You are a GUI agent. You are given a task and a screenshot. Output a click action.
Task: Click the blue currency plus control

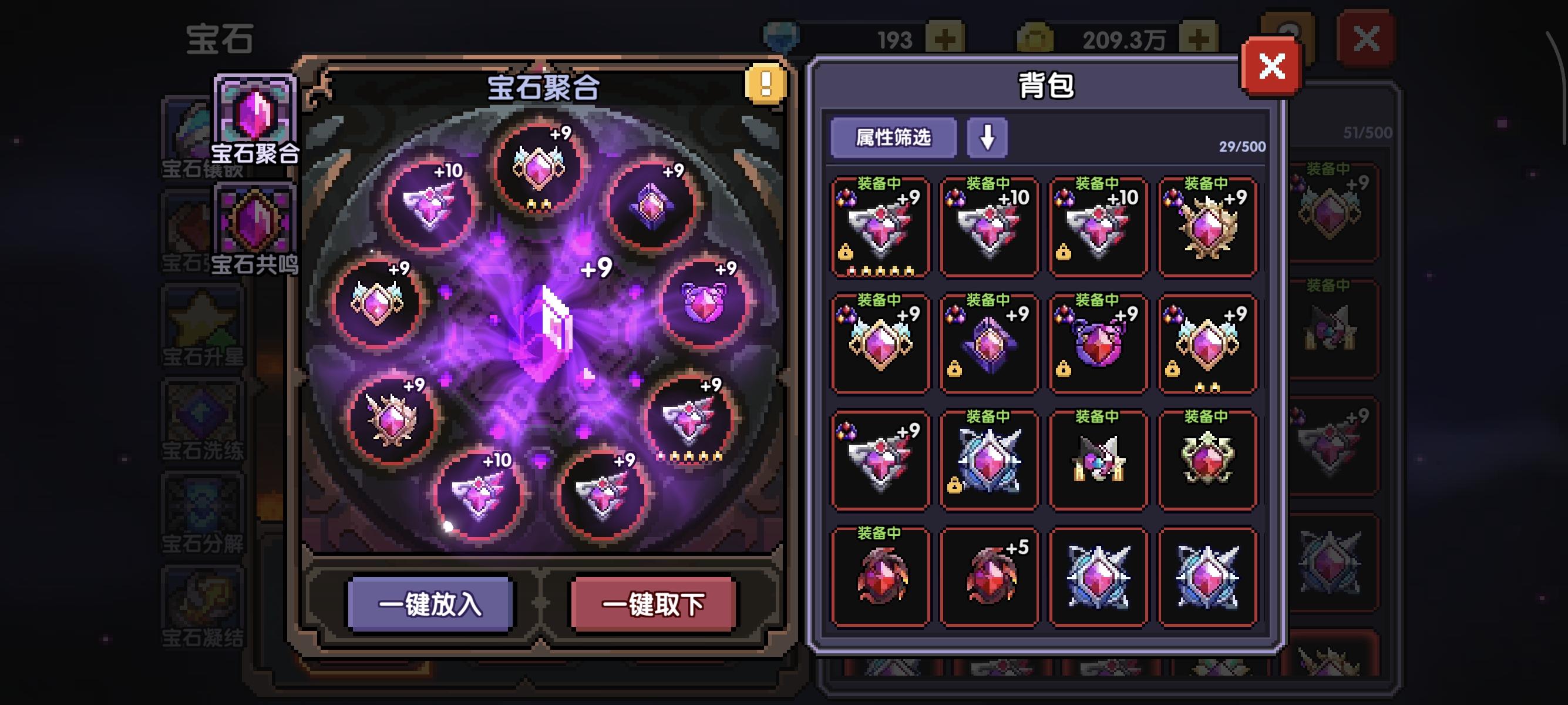click(944, 38)
